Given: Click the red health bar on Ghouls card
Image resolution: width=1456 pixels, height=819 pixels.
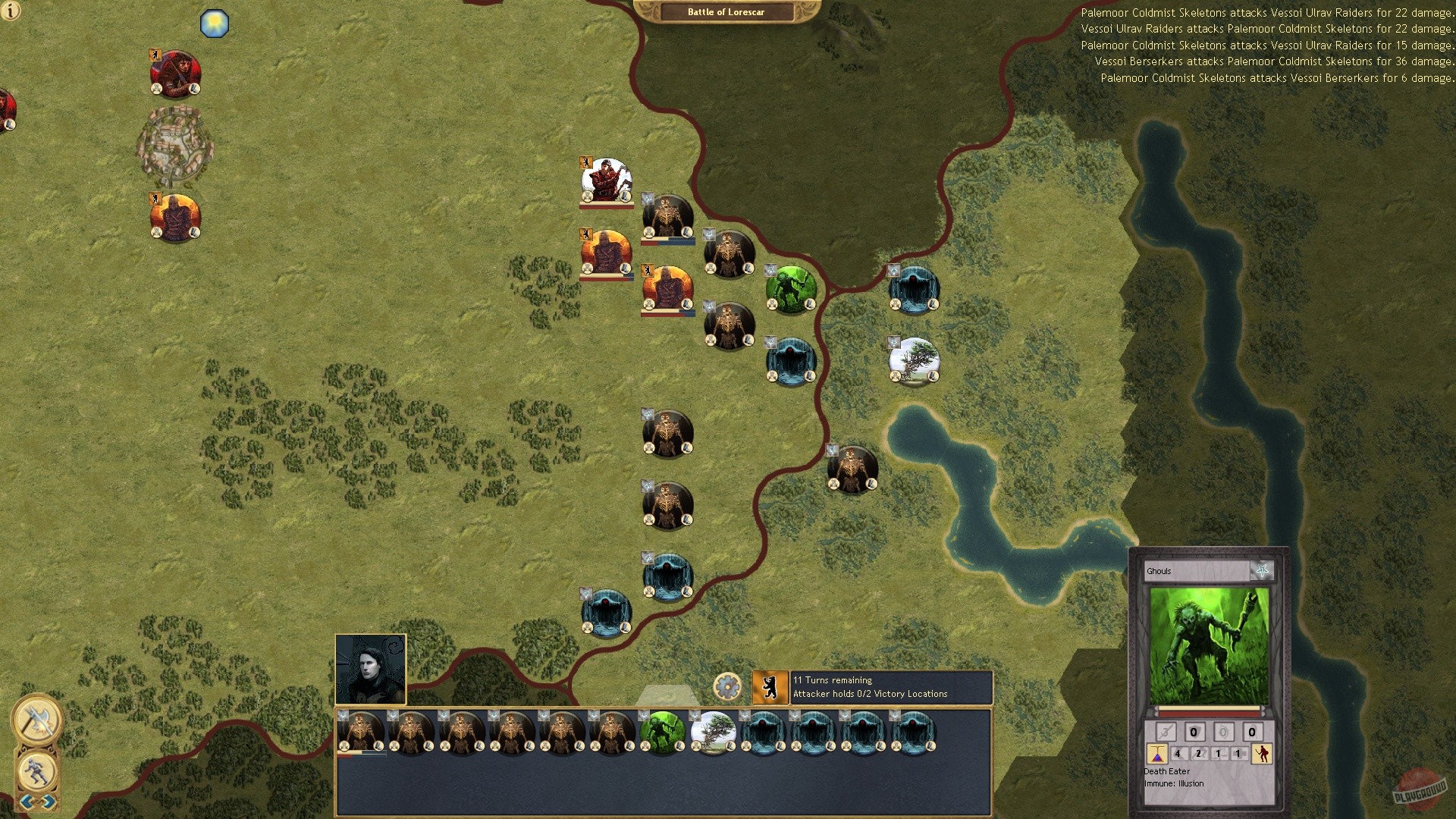Looking at the screenshot, I should 1207,713.
